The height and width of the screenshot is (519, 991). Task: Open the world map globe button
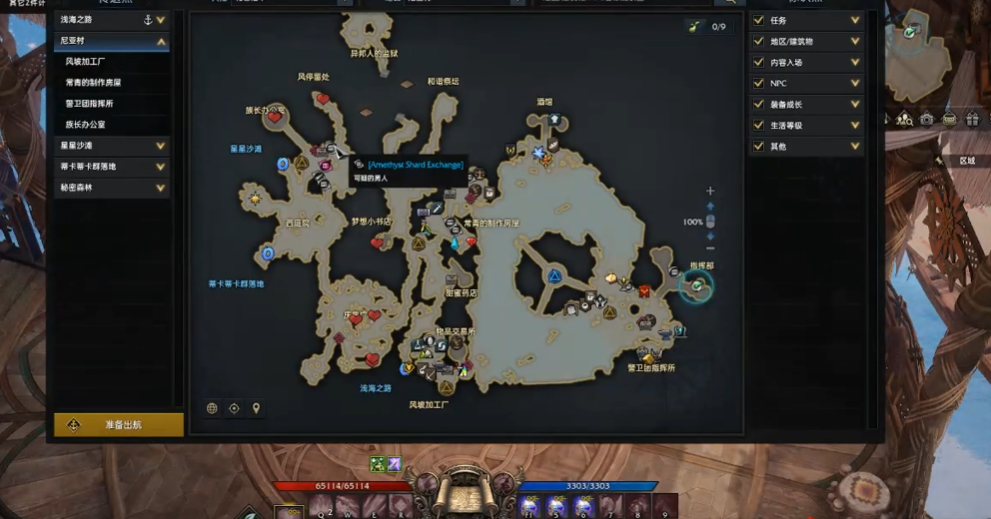pos(212,408)
